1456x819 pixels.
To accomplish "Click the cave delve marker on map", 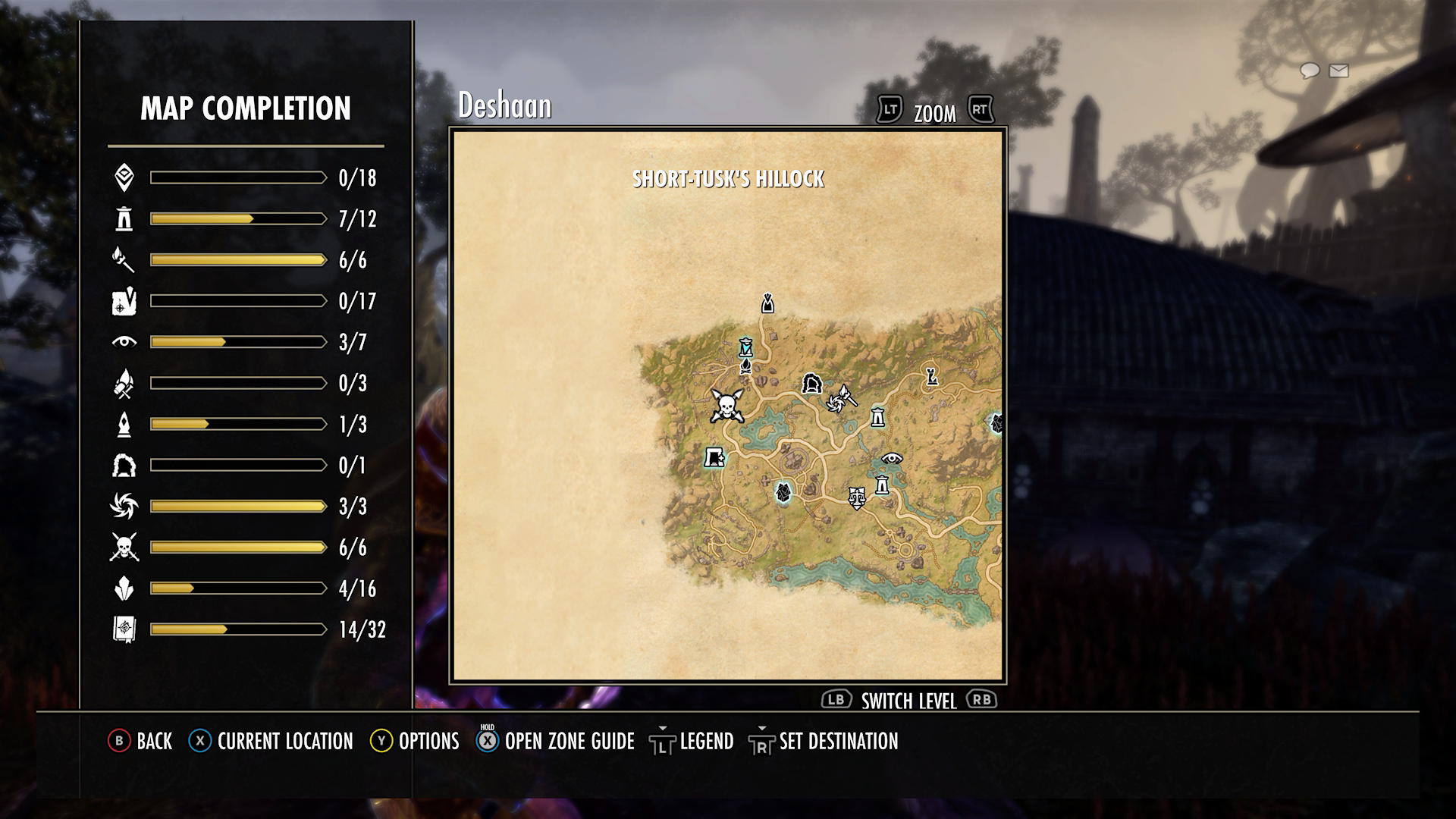I will click(x=812, y=383).
